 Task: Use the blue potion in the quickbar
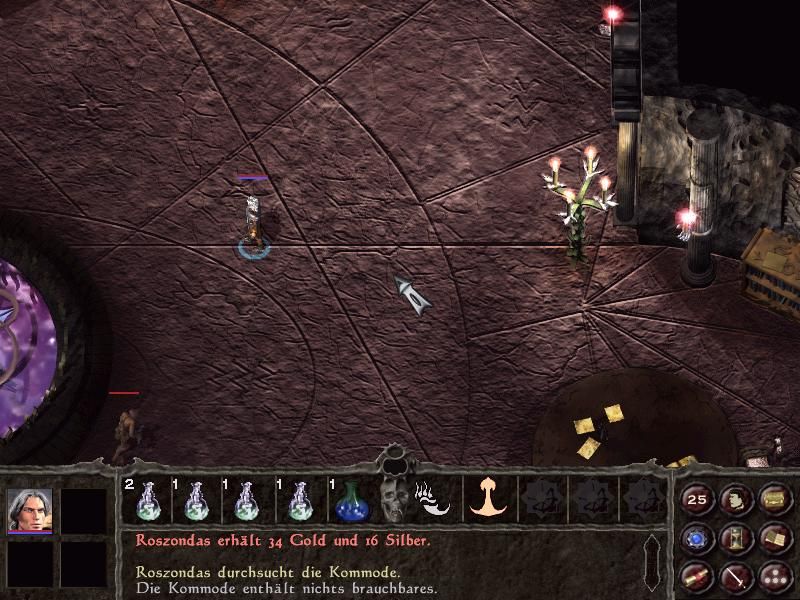349,500
